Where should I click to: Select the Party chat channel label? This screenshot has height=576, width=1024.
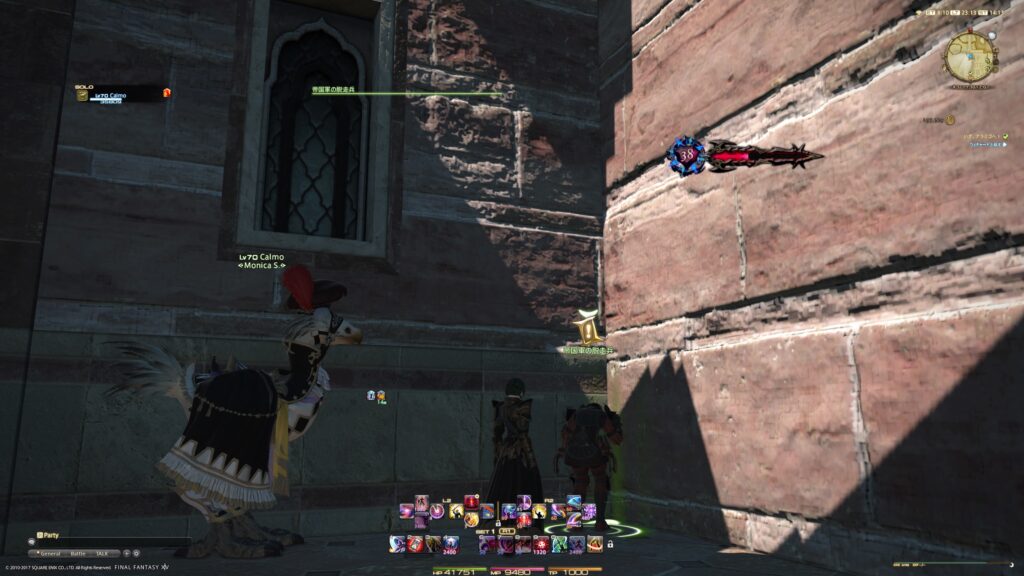(x=50, y=536)
